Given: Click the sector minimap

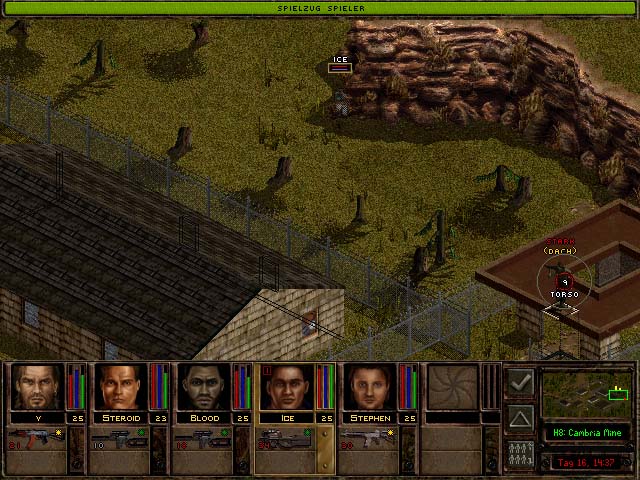Looking at the screenshot, I should [587, 393].
